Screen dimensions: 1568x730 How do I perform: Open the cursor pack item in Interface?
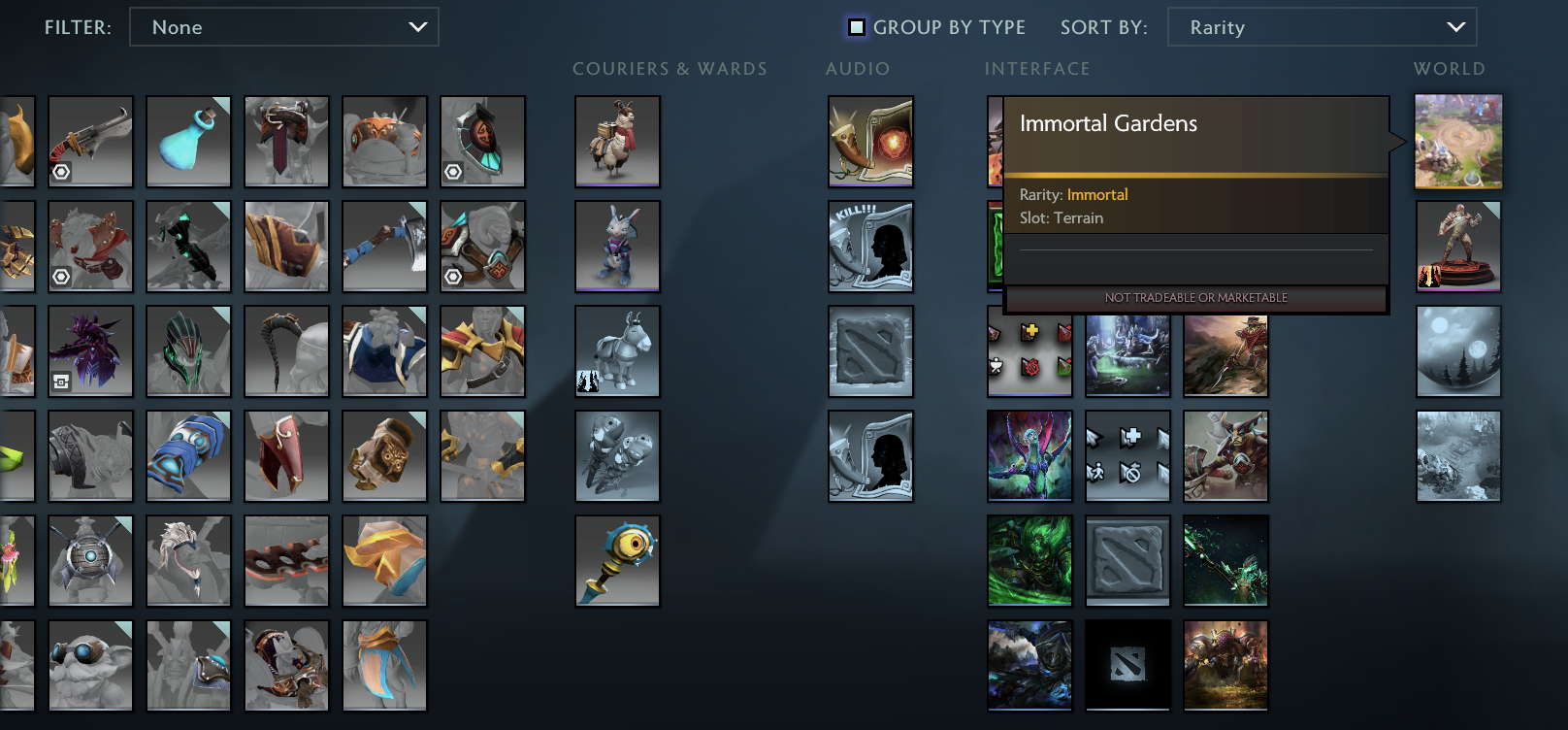click(1127, 455)
